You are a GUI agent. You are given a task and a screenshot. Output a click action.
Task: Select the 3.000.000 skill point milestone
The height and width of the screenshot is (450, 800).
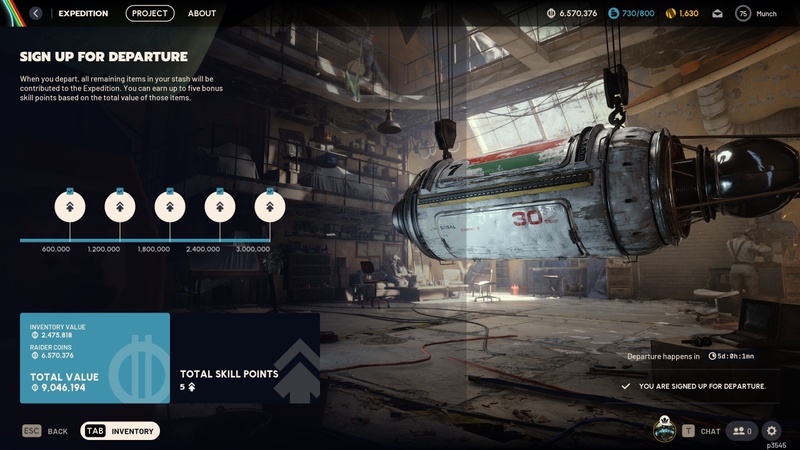pos(270,207)
